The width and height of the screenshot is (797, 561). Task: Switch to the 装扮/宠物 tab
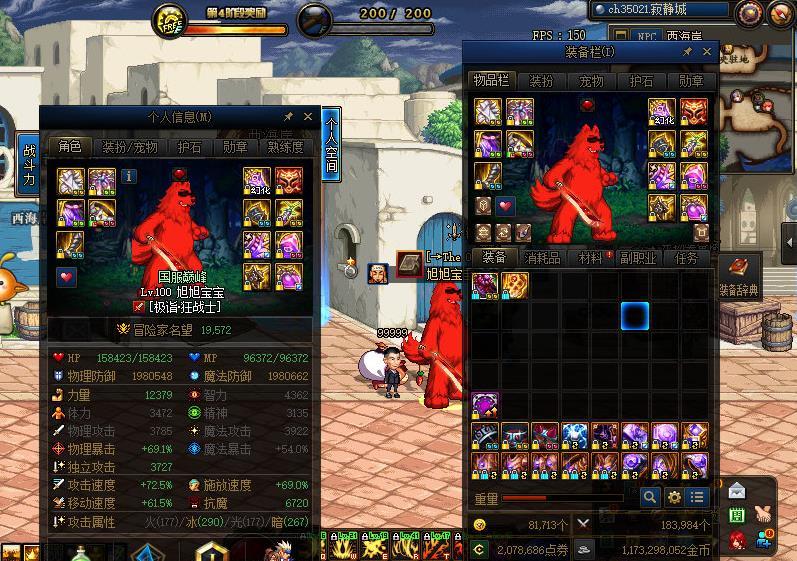point(130,147)
